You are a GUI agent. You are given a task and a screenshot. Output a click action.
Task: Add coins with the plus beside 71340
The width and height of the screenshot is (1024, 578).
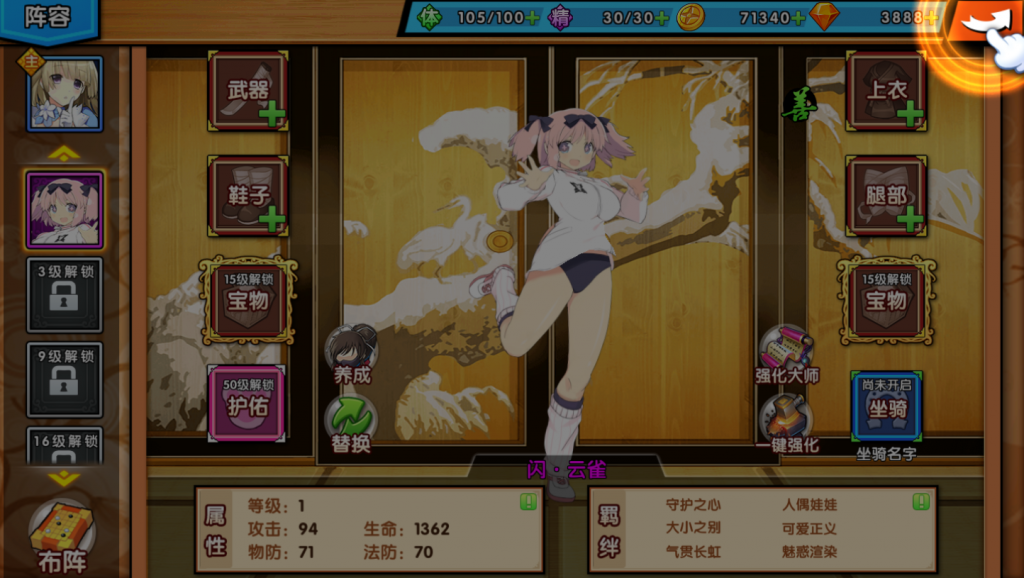click(797, 17)
